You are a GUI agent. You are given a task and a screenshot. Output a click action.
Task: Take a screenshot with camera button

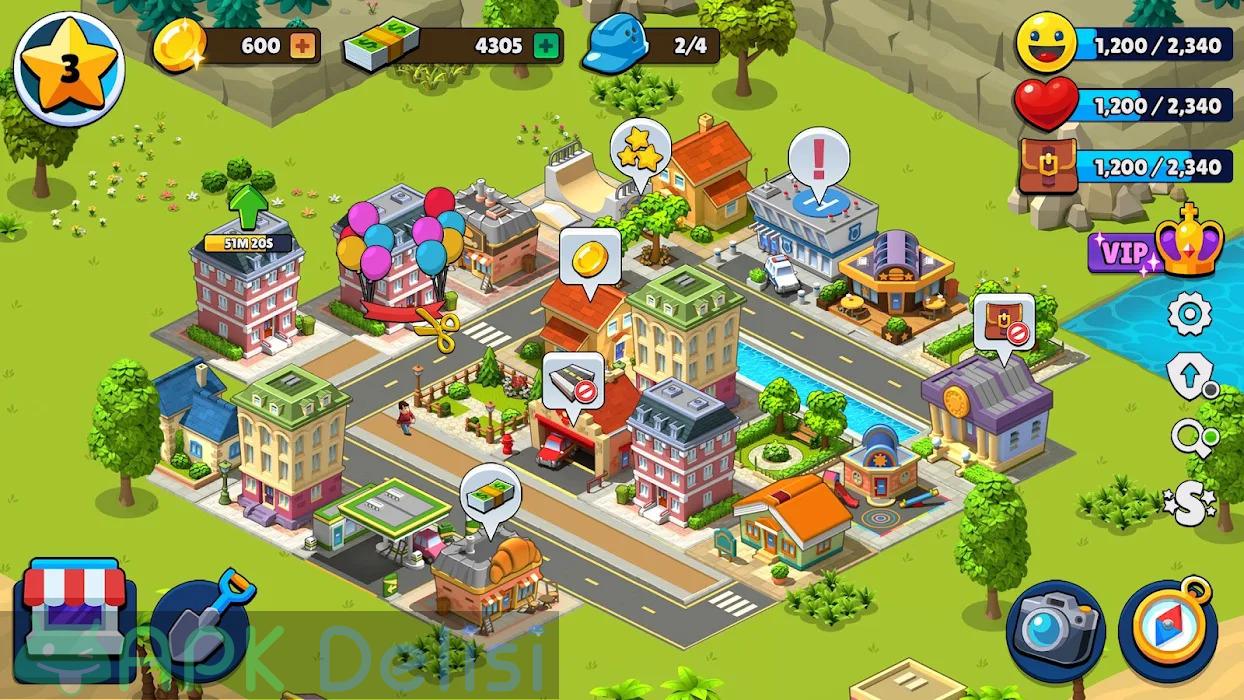tap(1055, 632)
